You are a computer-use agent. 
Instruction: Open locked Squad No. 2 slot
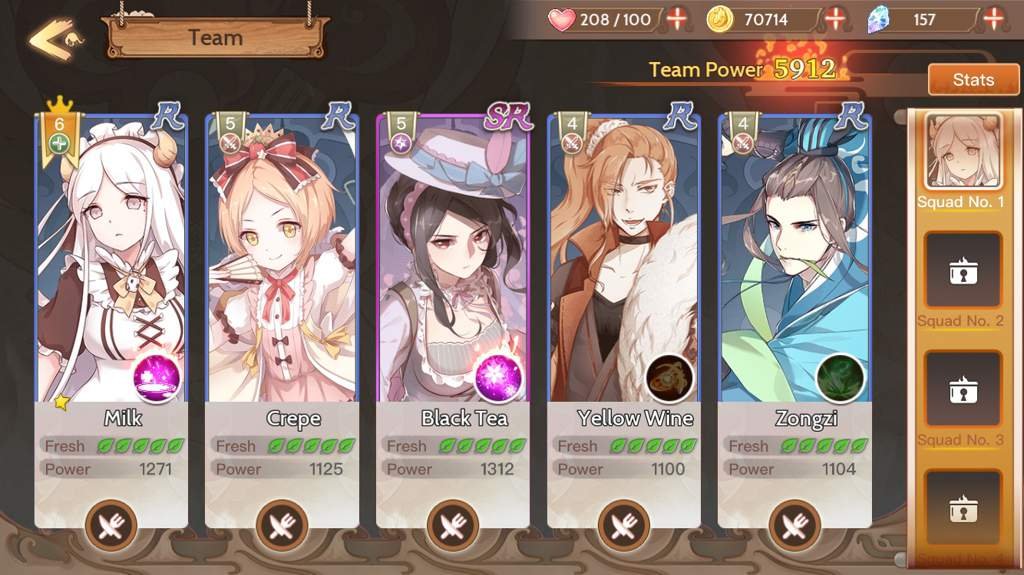(963, 270)
